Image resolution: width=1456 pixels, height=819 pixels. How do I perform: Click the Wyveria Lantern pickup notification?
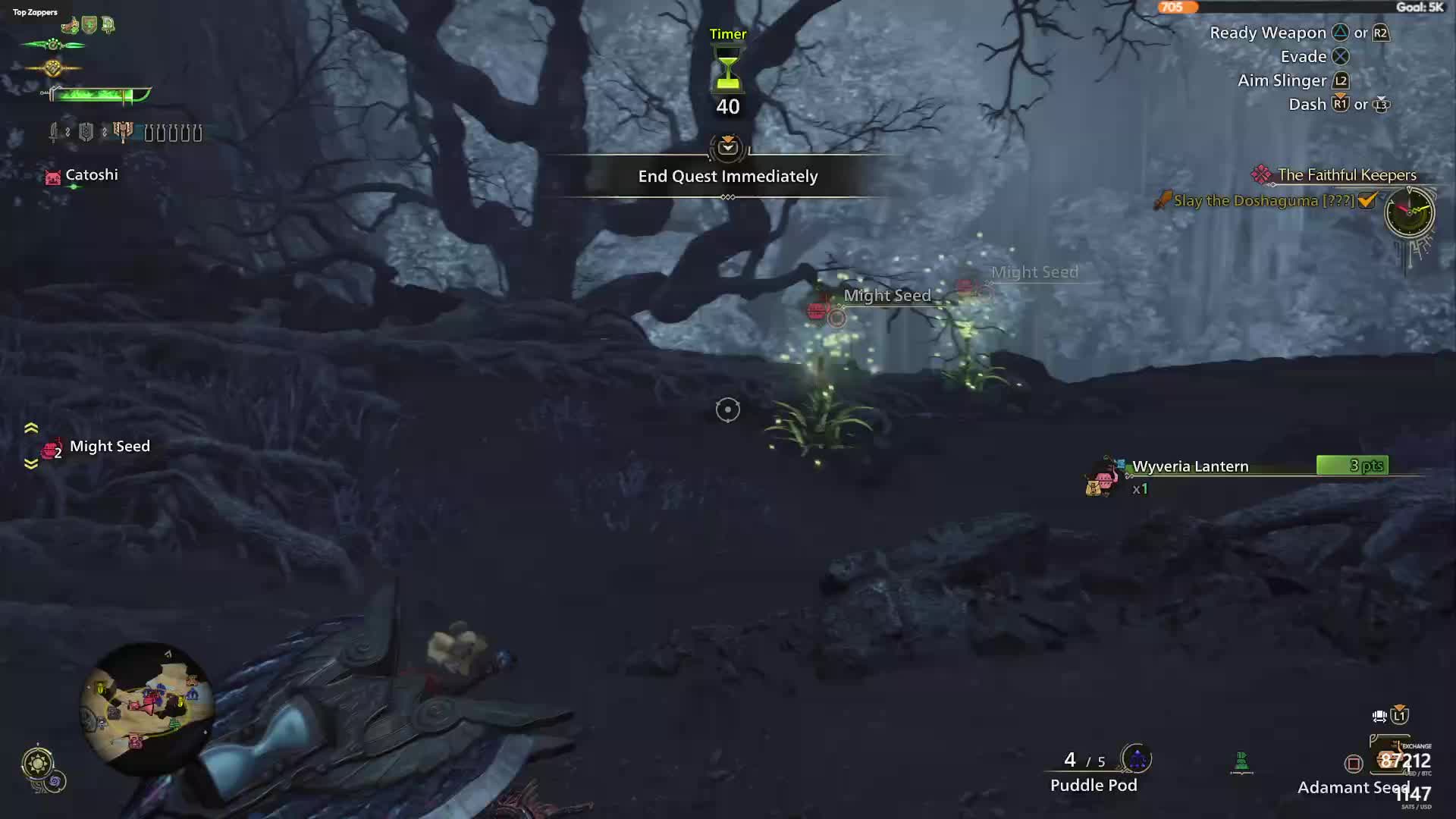pos(1189,466)
